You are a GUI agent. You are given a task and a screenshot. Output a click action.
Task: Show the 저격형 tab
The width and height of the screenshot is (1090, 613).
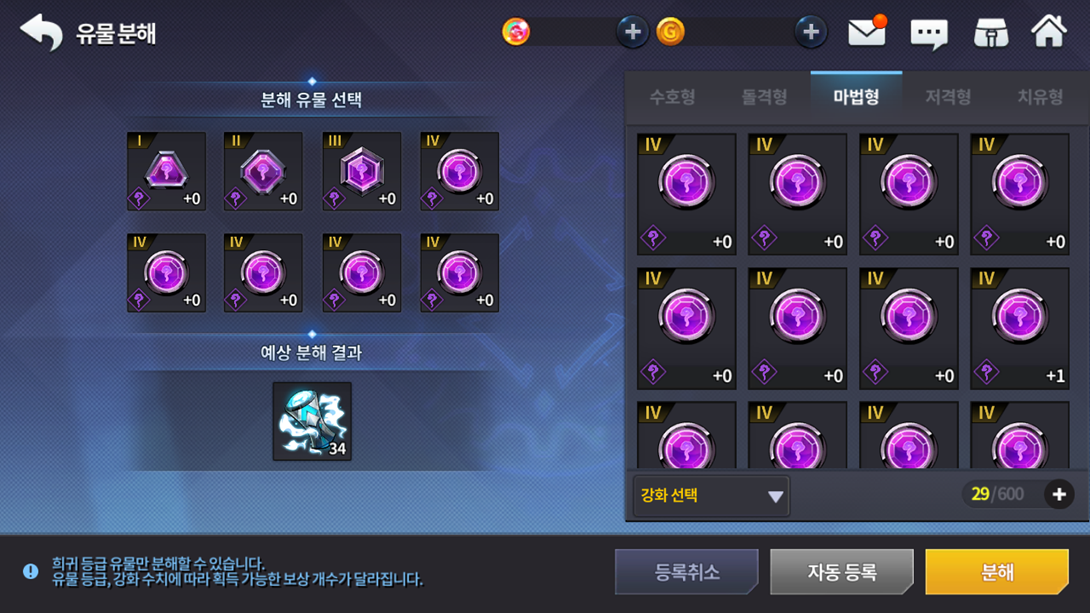(x=948, y=97)
